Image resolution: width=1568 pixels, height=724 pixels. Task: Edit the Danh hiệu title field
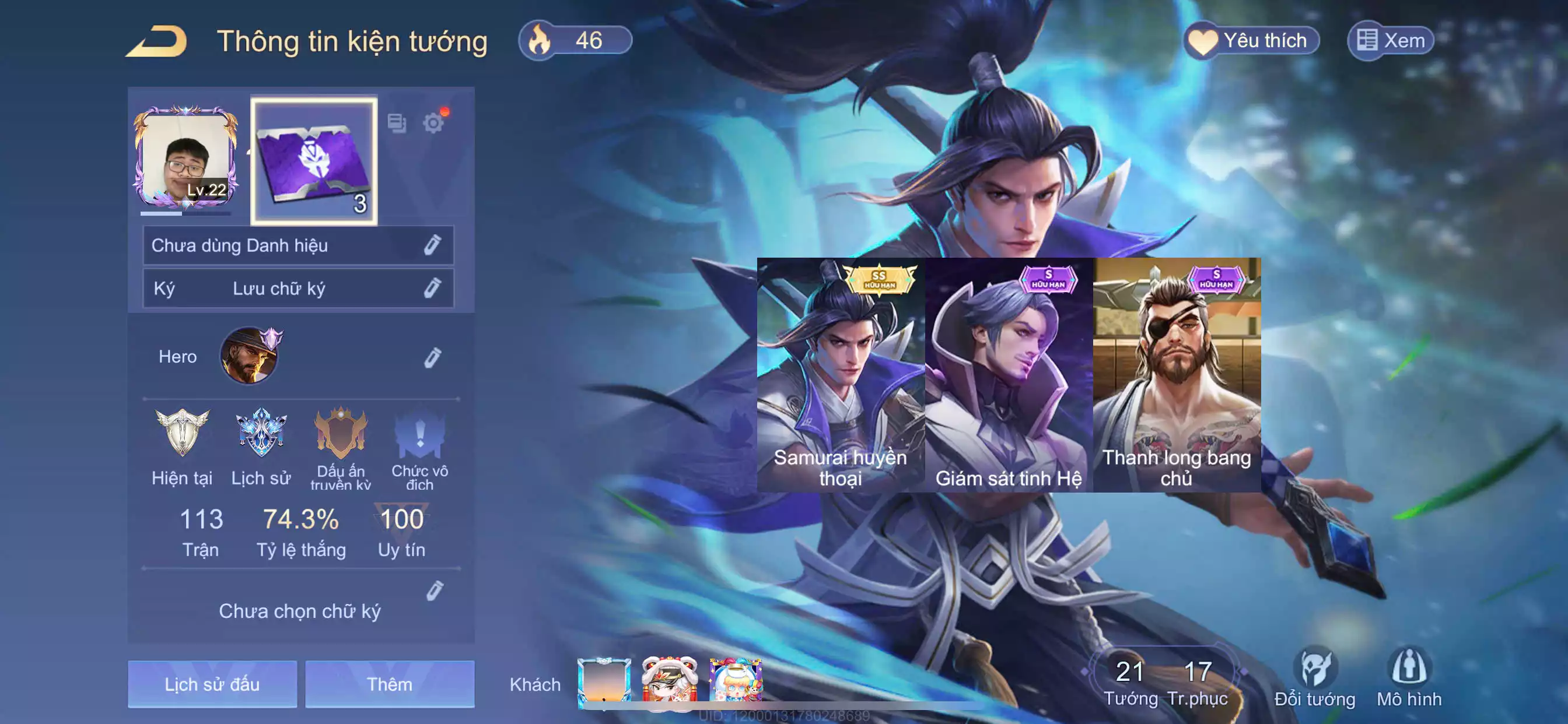tap(432, 245)
